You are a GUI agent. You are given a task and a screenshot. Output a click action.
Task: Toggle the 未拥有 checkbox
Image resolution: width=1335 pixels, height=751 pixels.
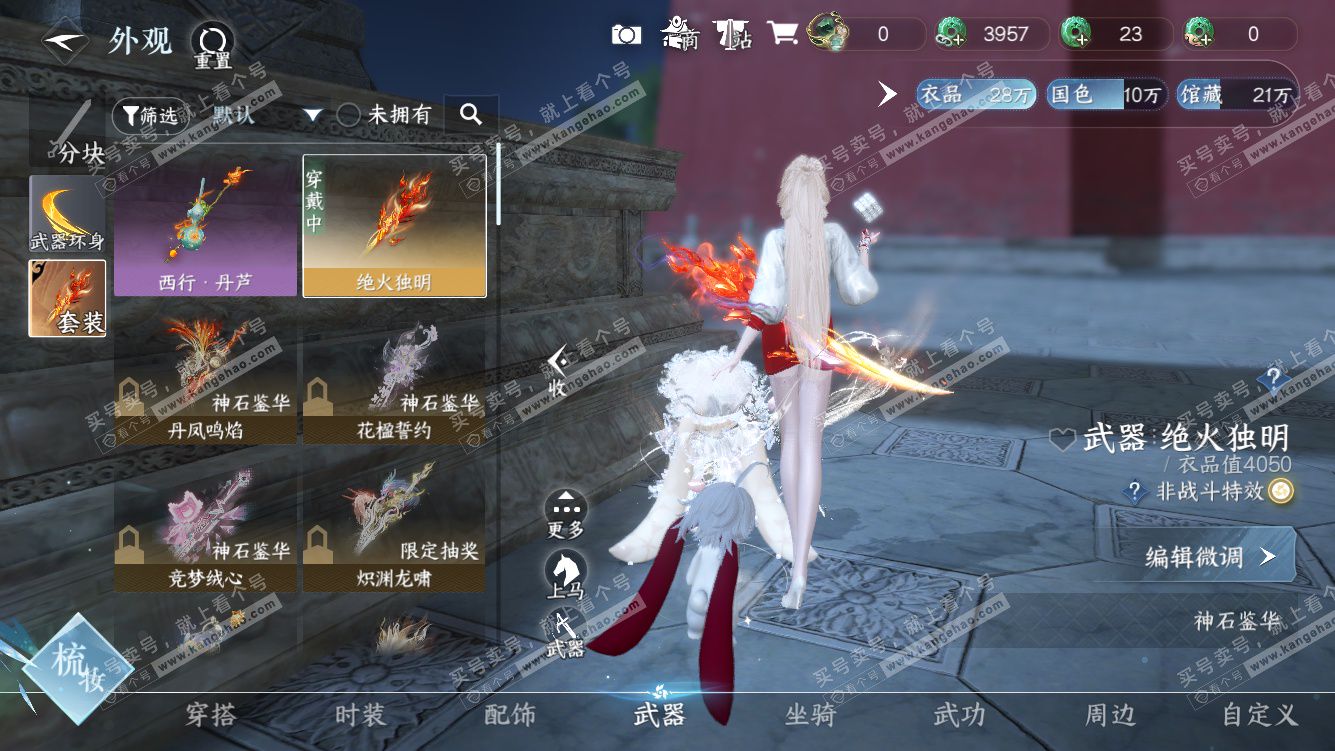click(x=348, y=115)
